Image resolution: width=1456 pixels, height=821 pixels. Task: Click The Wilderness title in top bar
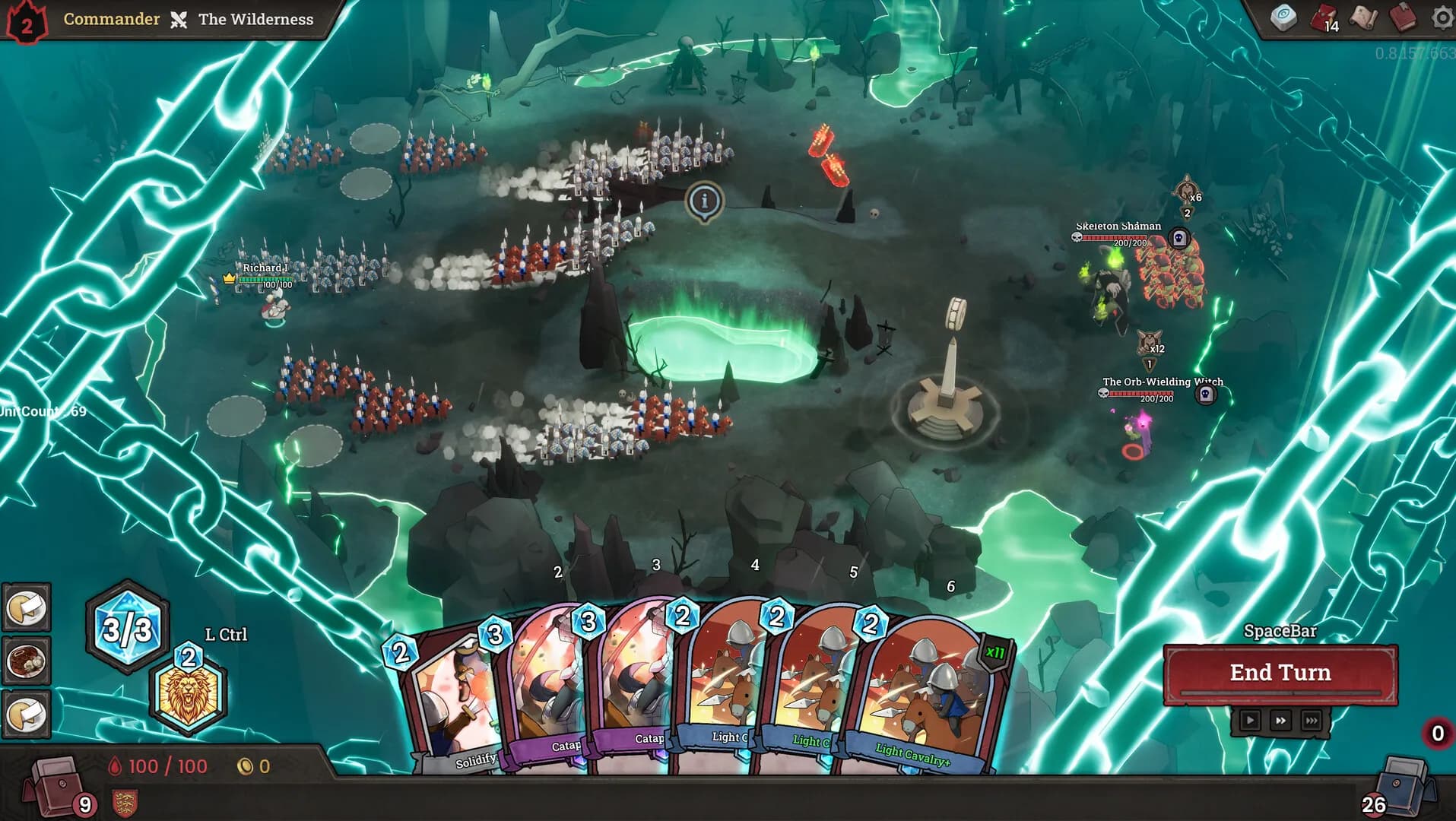pos(255,20)
